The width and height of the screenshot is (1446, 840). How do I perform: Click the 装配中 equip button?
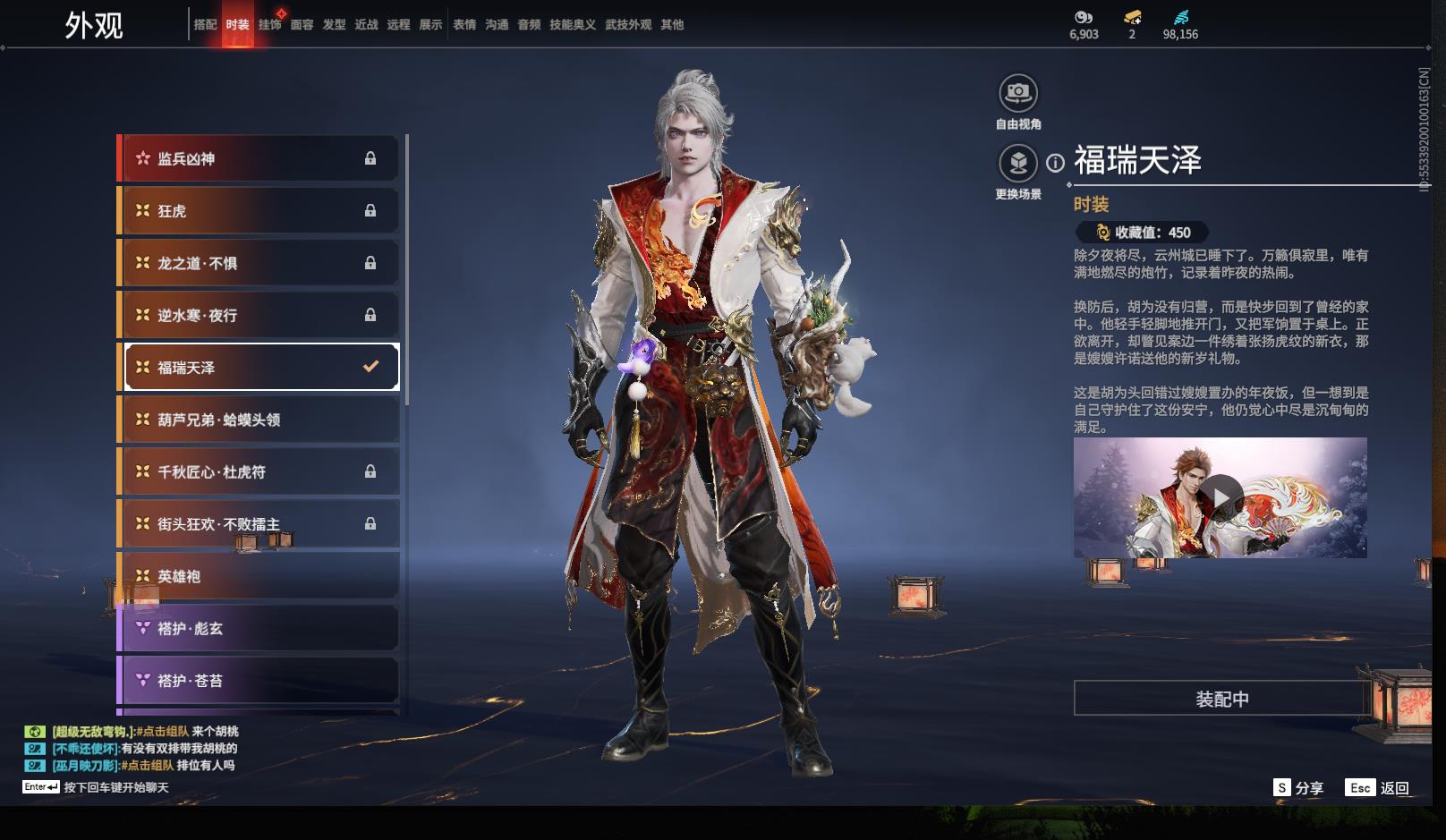(1221, 699)
